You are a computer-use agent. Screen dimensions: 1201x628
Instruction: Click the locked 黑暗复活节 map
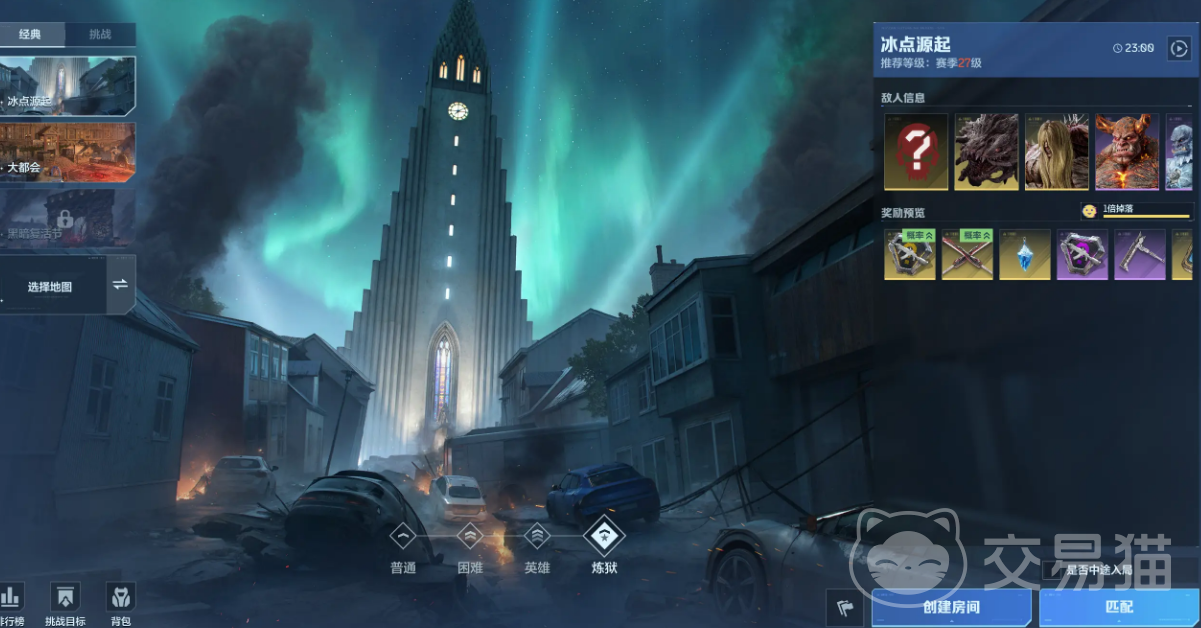click(68, 218)
